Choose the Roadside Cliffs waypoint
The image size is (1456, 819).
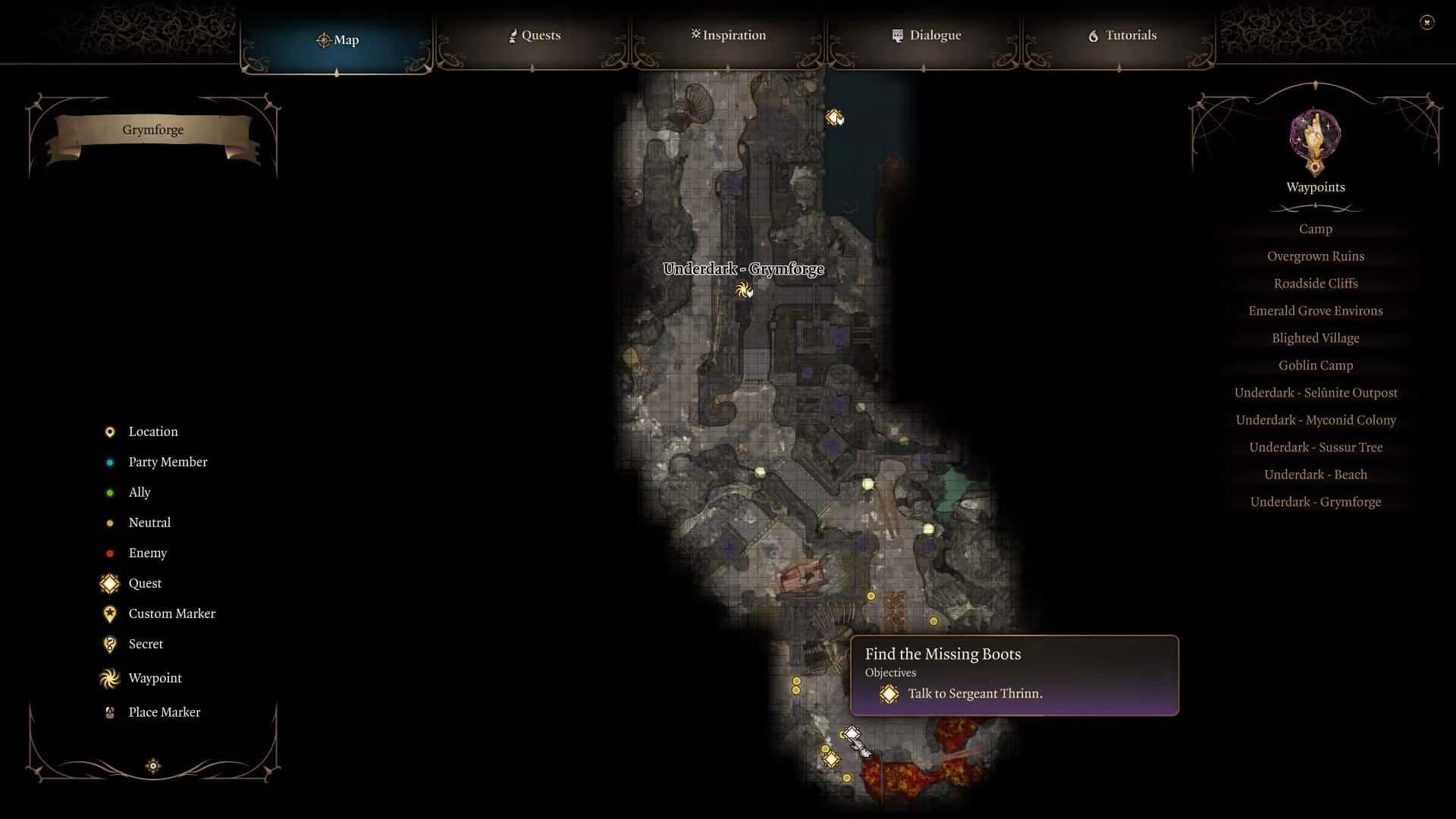1315,284
